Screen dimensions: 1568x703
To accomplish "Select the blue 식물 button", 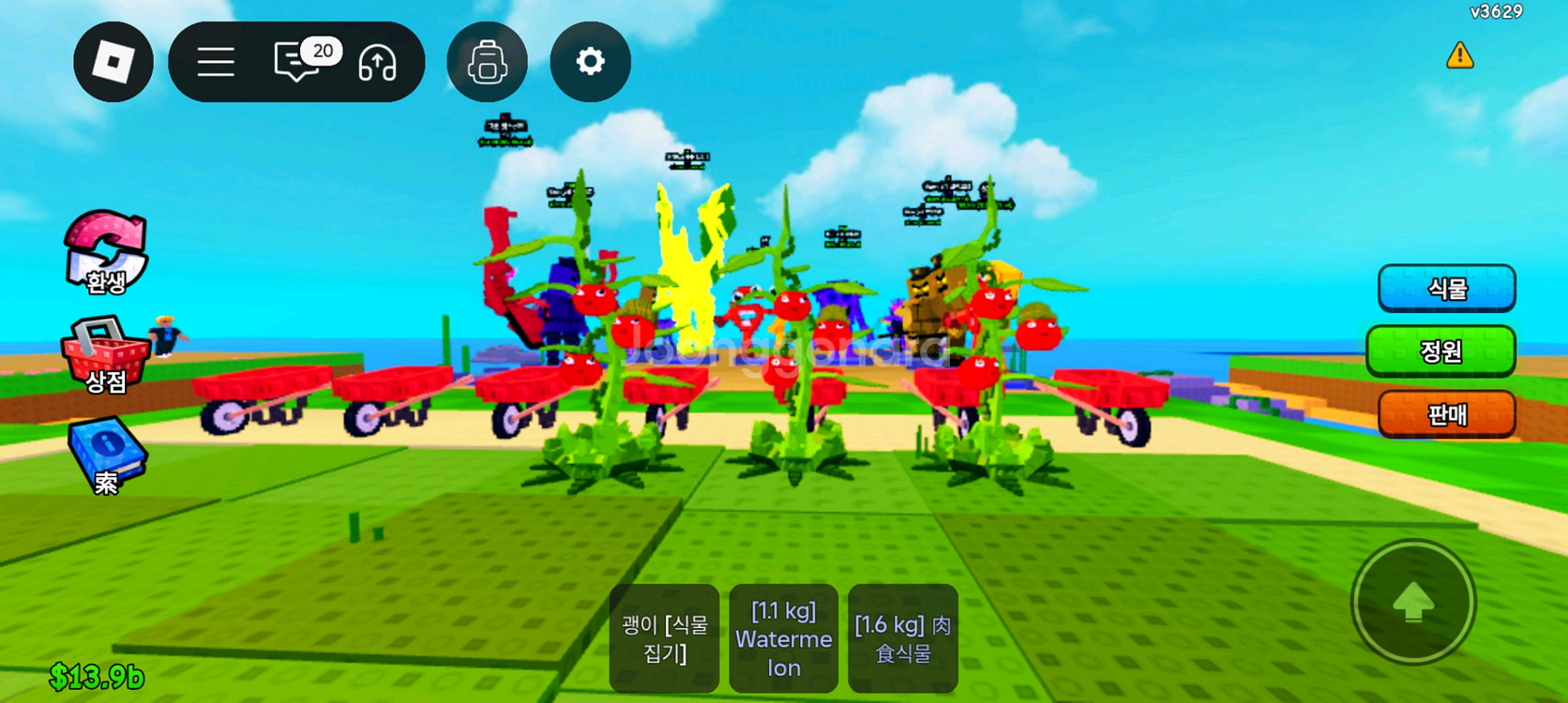I will (x=1446, y=288).
